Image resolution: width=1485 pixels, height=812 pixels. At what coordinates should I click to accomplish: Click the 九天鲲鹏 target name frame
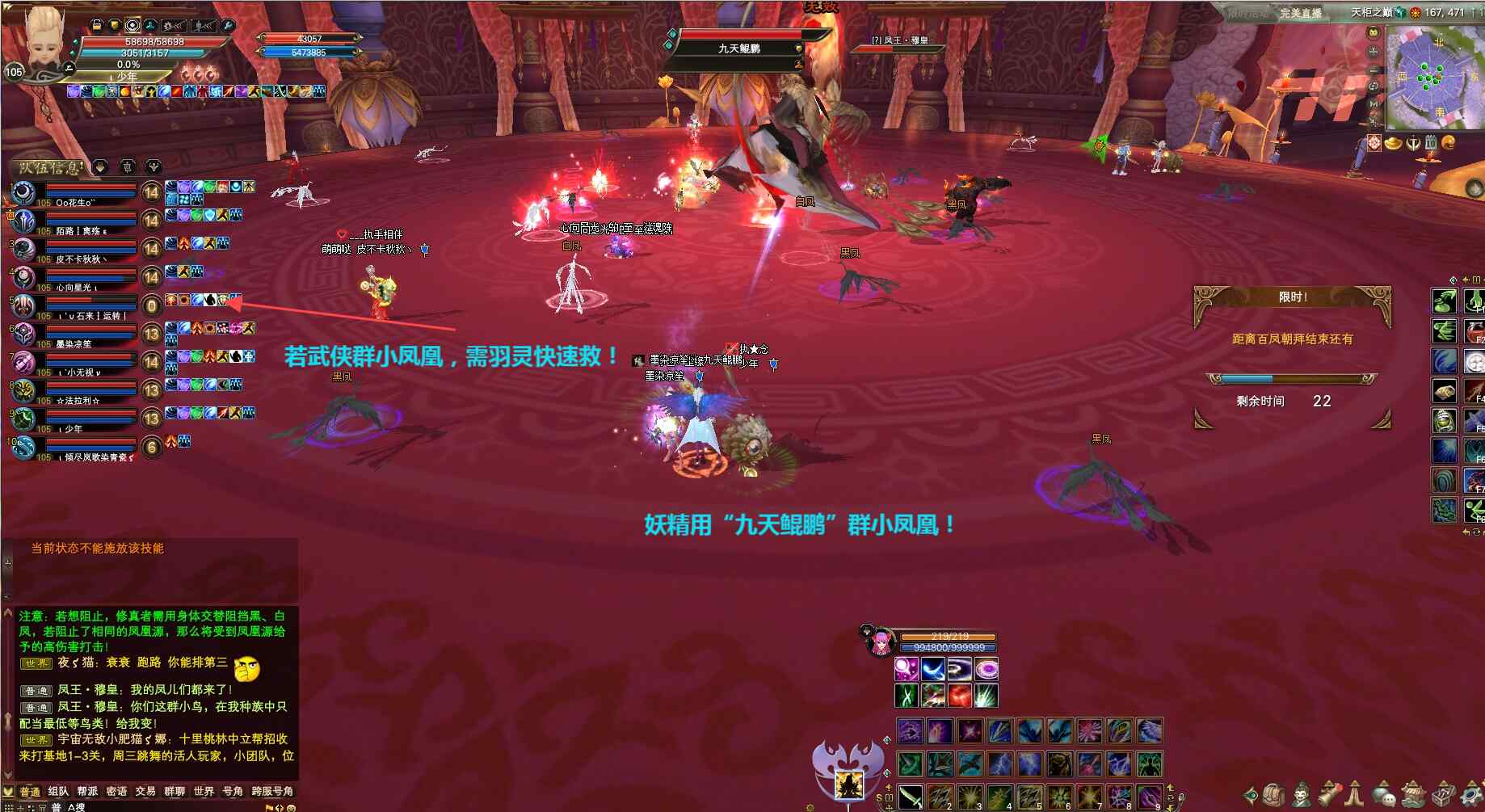pyautogui.click(x=739, y=48)
